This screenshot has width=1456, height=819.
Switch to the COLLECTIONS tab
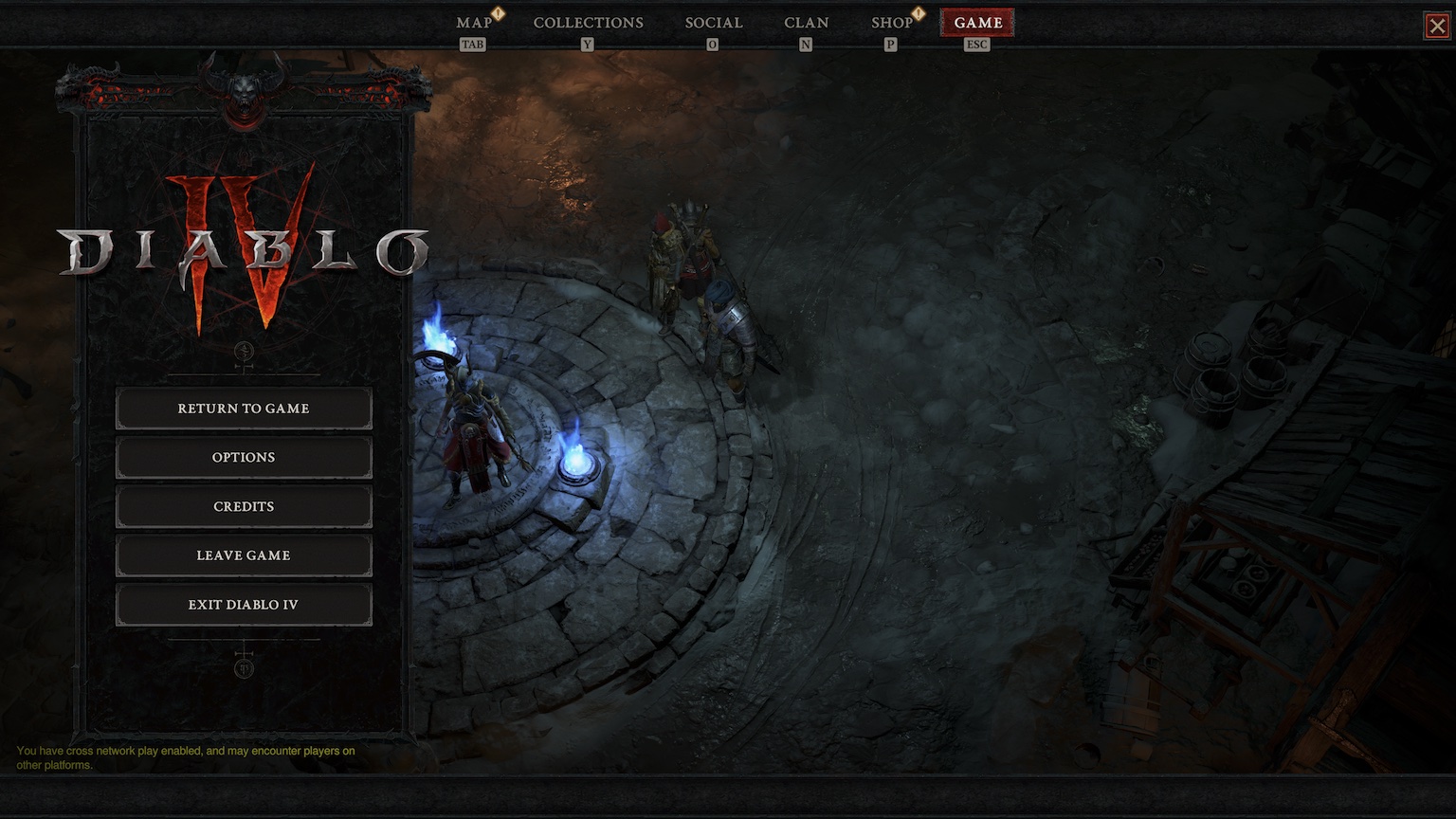(x=588, y=22)
